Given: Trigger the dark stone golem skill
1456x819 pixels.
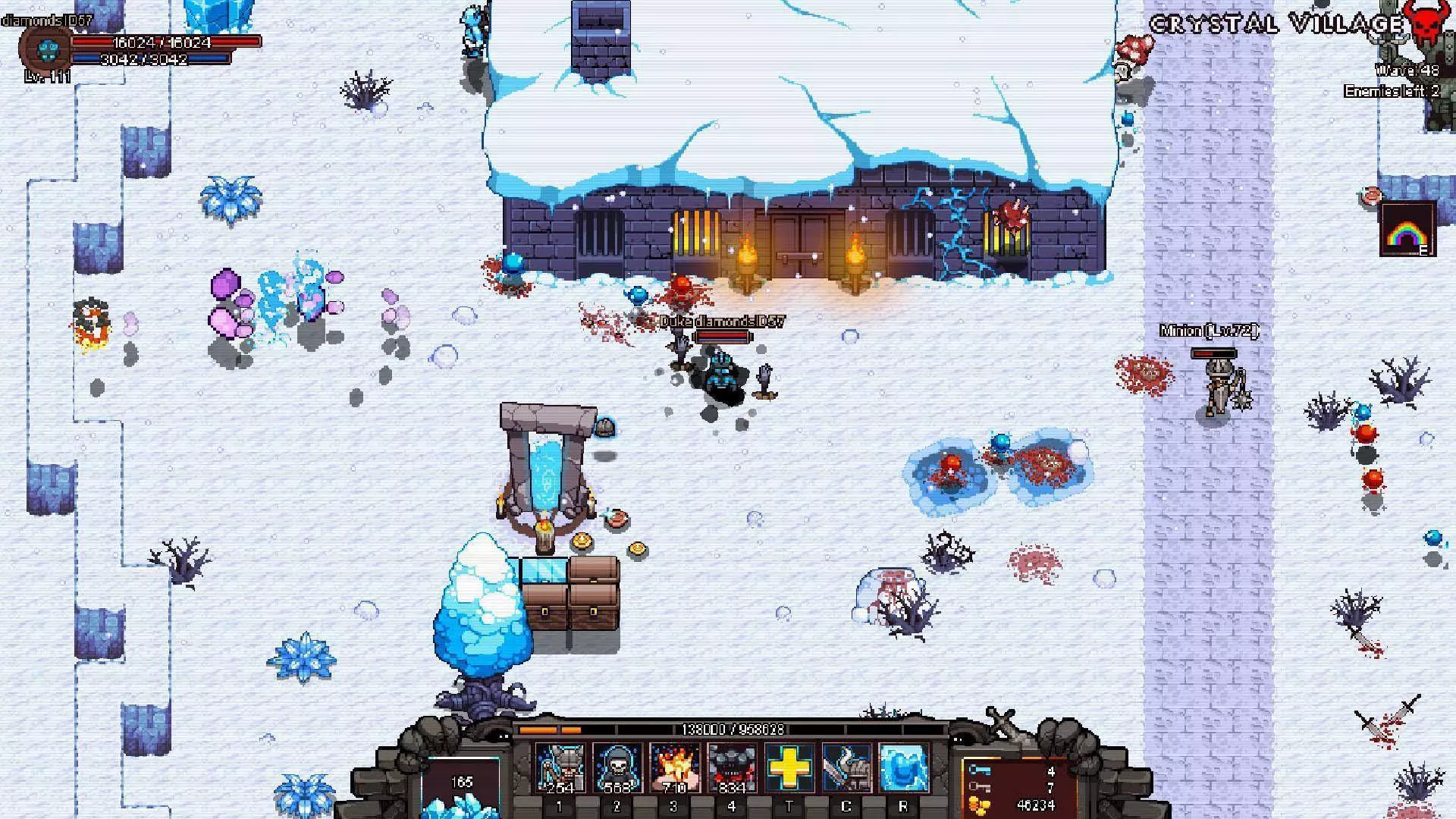Looking at the screenshot, I should pos(731,767).
